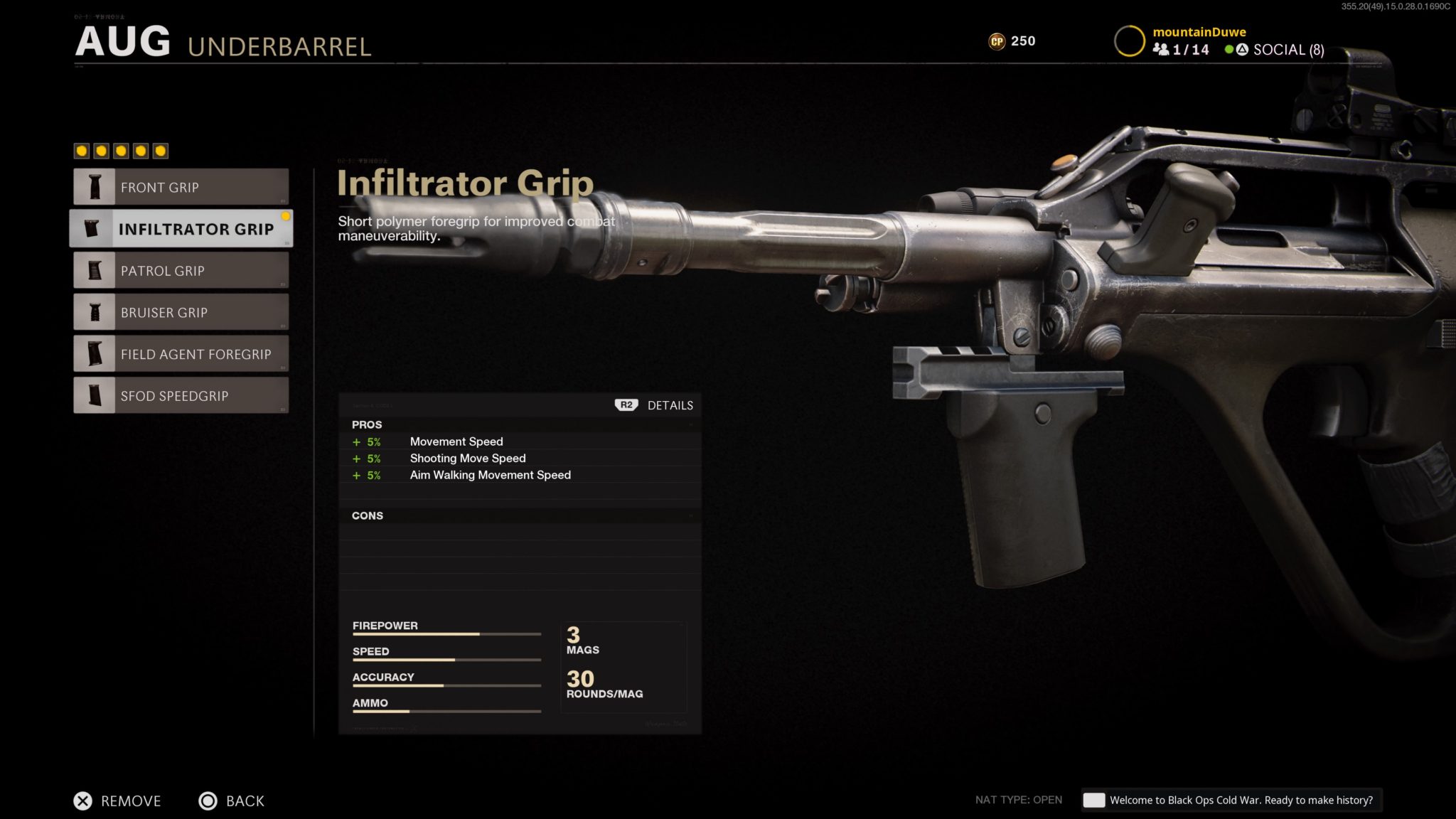1456x819 pixels.
Task: Click the Infiltrator Grip attachment icon
Action: 93,228
